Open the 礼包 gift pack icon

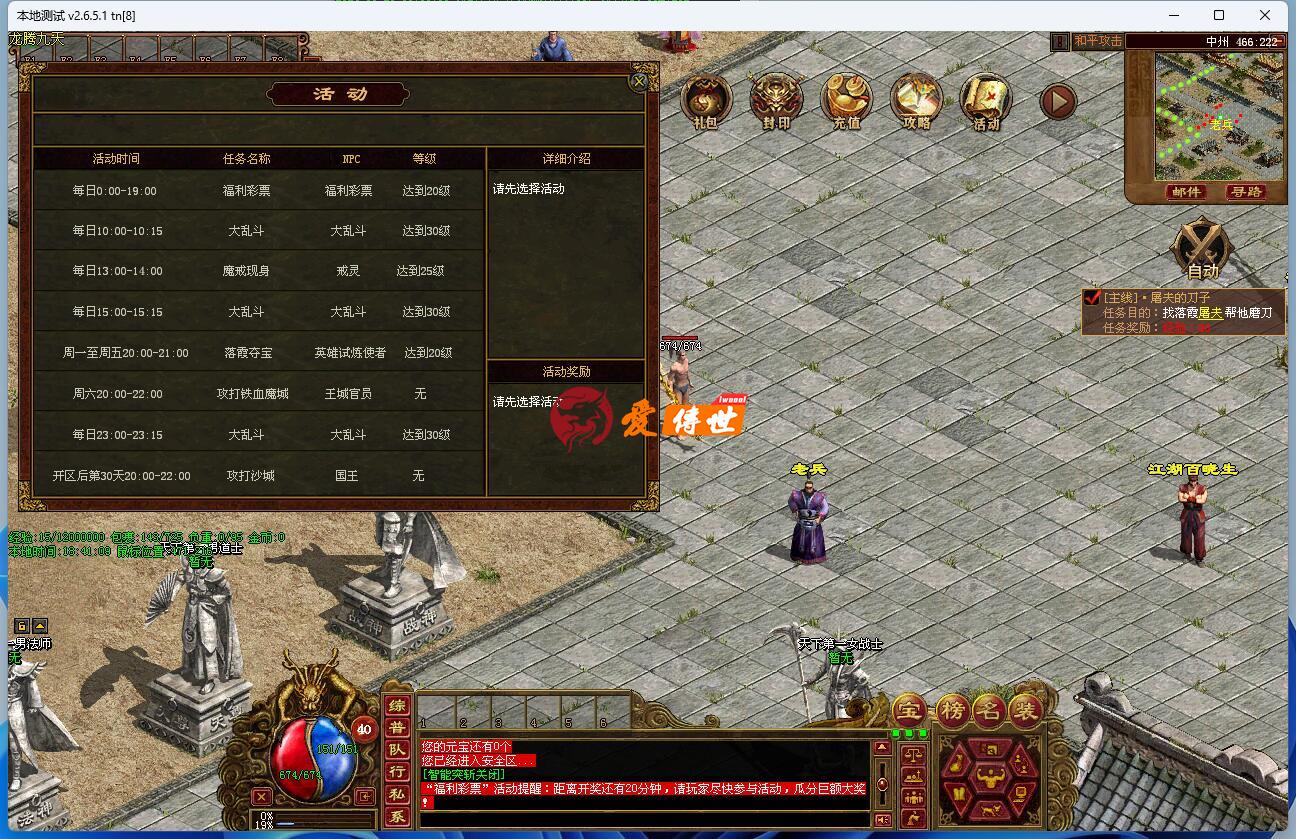(x=704, y=100)
